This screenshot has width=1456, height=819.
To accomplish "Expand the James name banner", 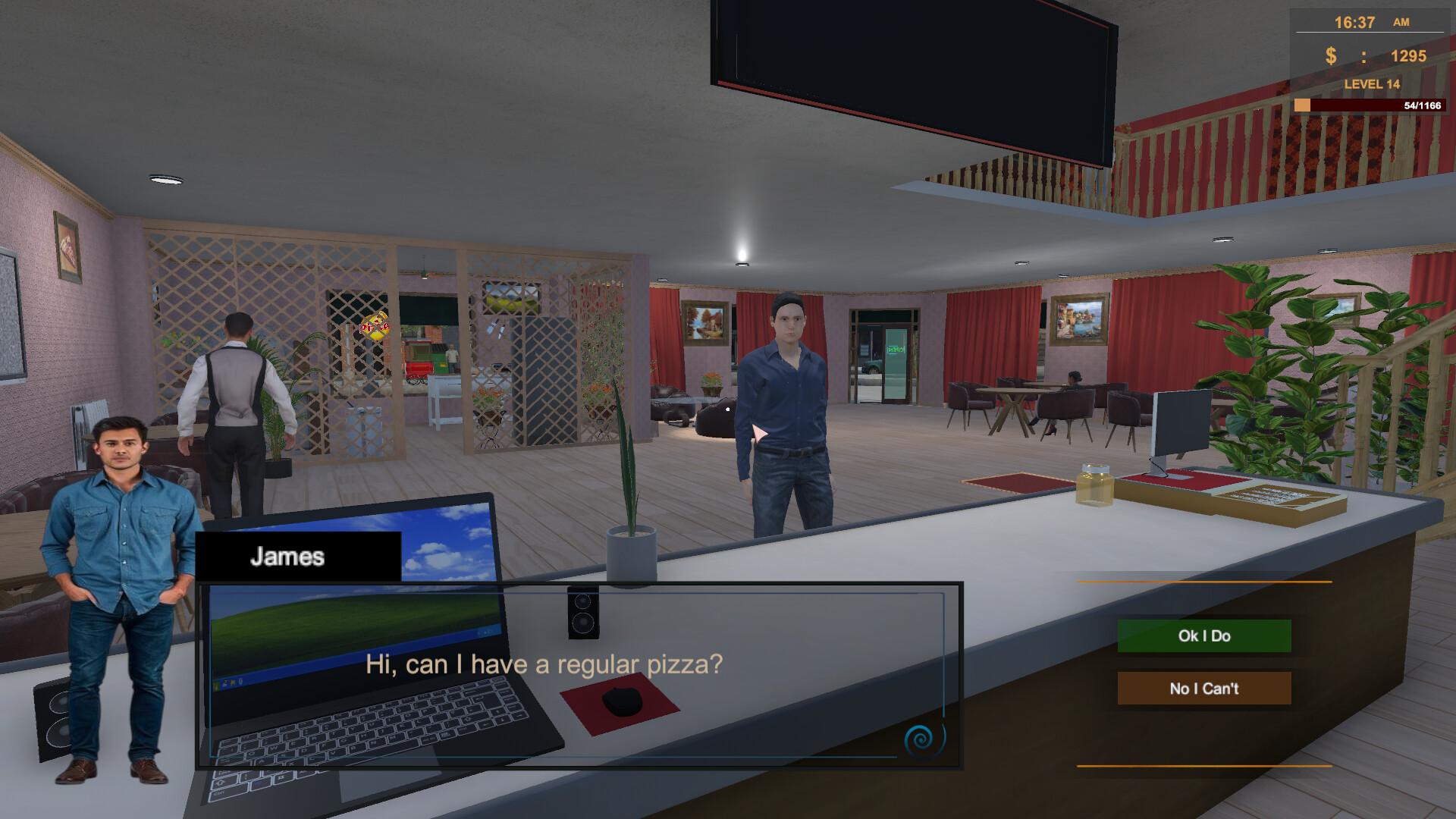I will coord(298,556).
